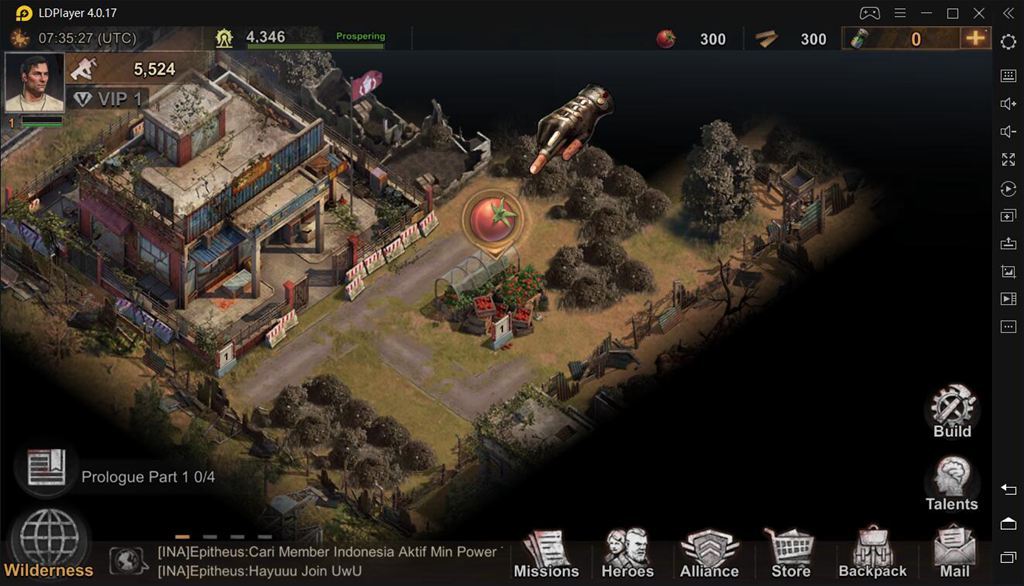Open the Build menu
1024x586 pixels.
[952, 410]
